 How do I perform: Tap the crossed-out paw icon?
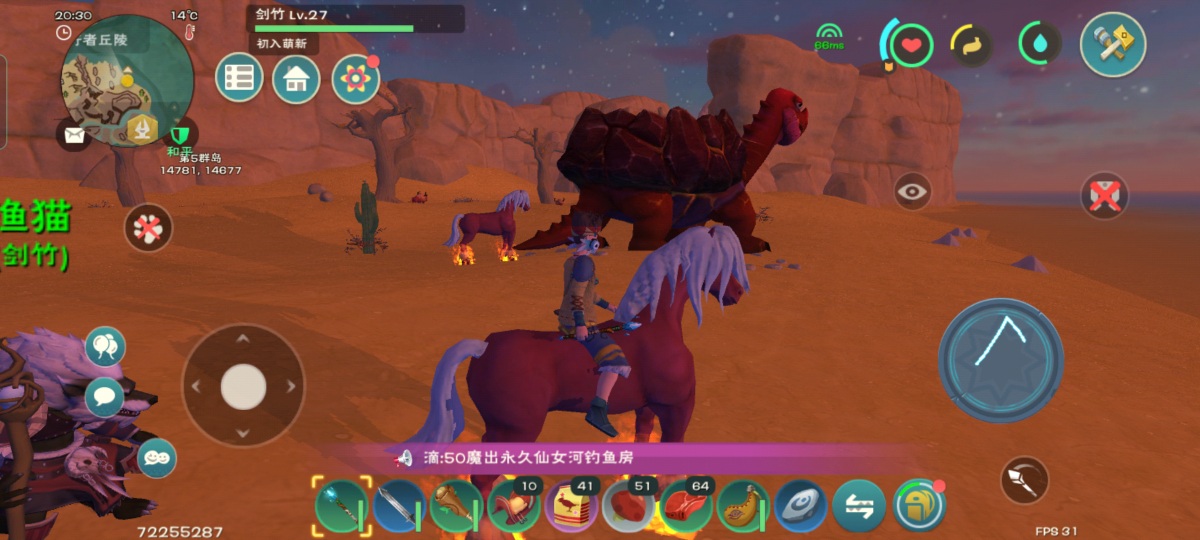click(x=148, y=228)
